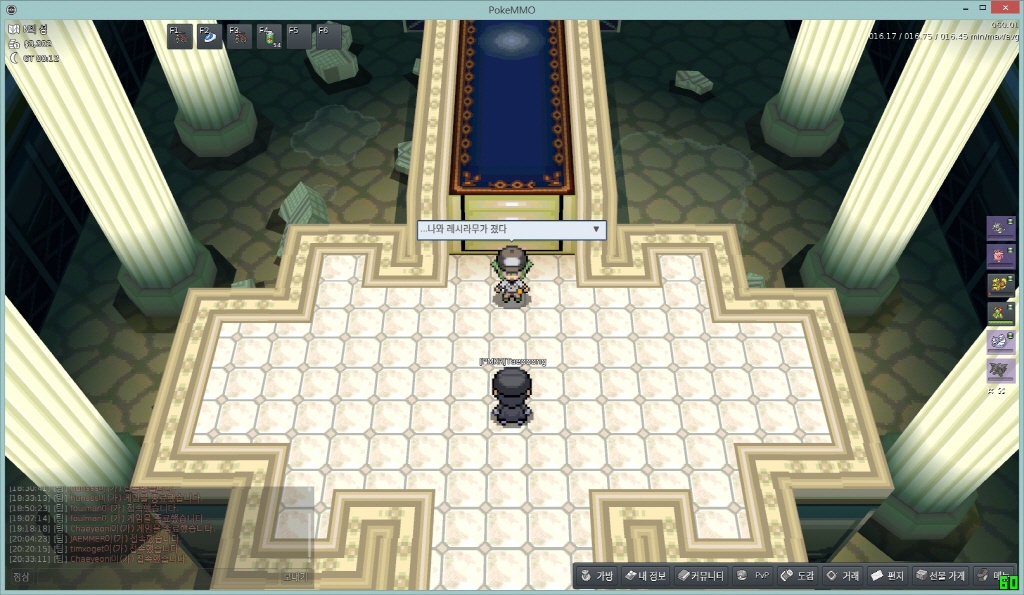Screen dimensions: 1024x595
Task: Use the F4 green spray can slot
Action: point(270,37)
